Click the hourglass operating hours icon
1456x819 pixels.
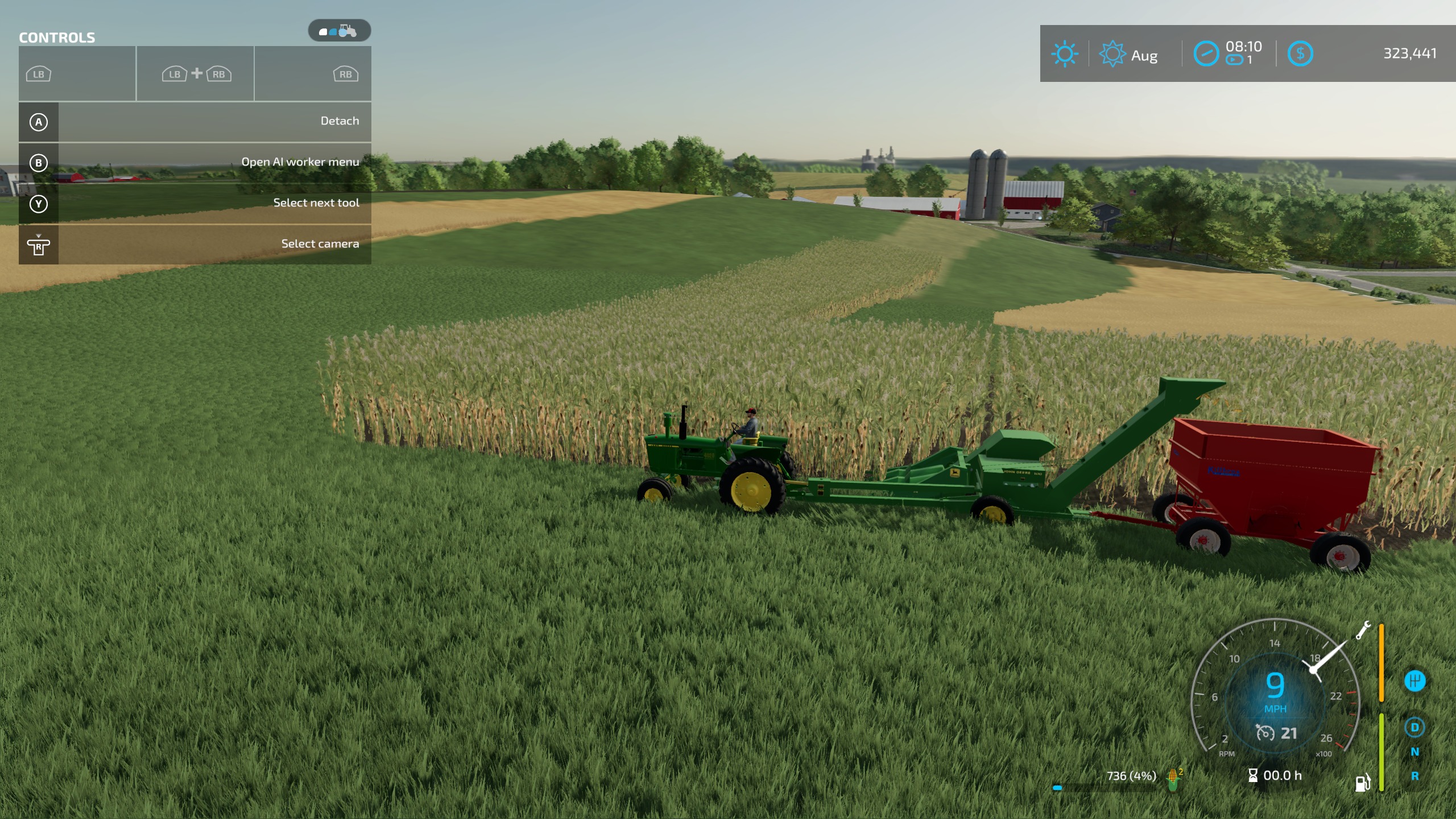[1253, 775]
